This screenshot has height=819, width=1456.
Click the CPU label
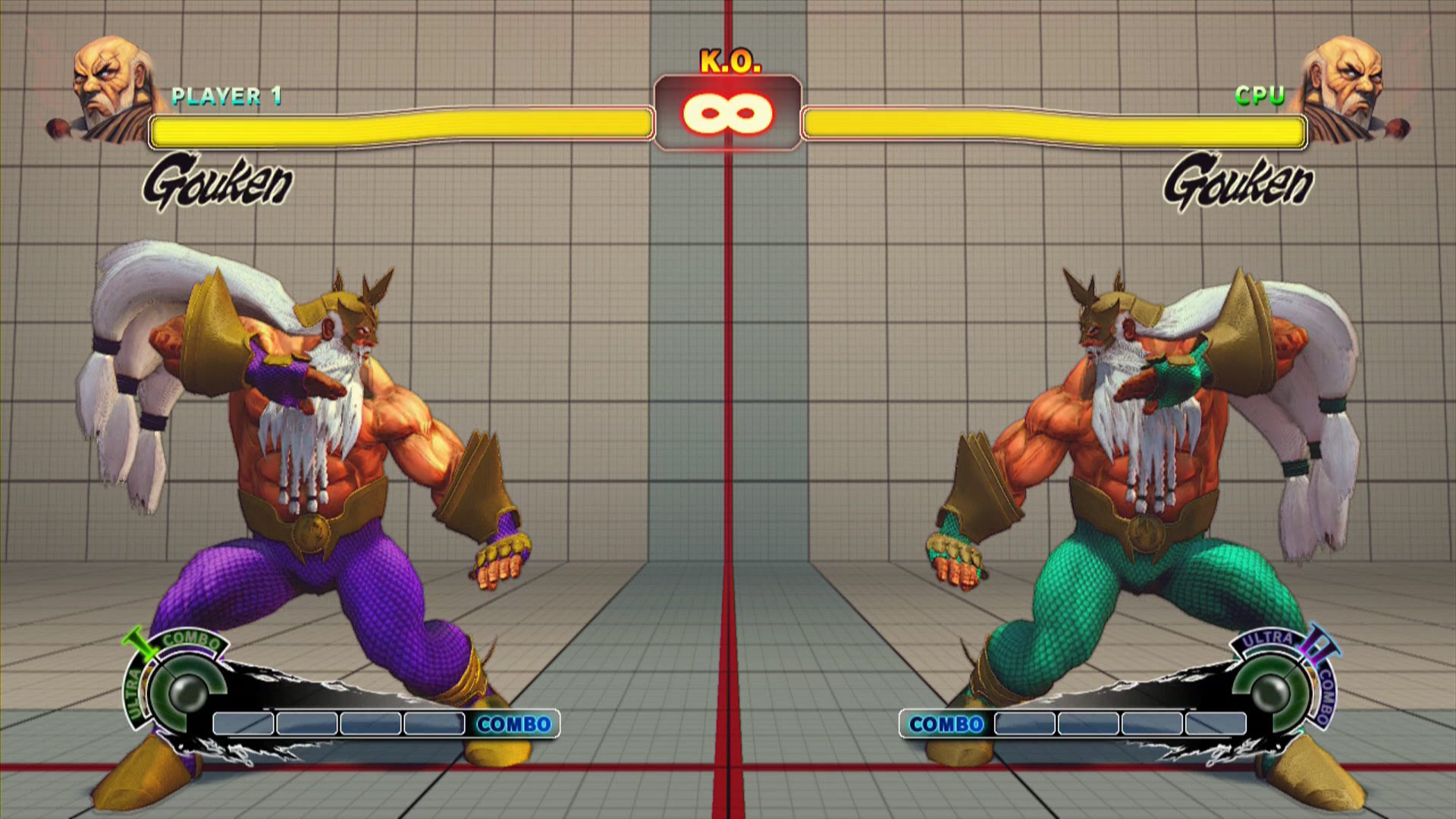click(1259, 96)
